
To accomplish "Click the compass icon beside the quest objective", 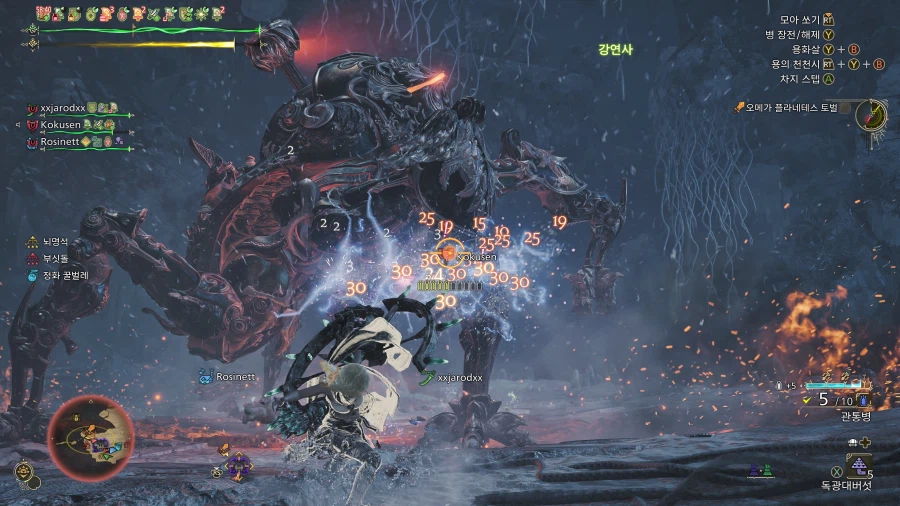I will pyautogui.click(x=872, y=114).
